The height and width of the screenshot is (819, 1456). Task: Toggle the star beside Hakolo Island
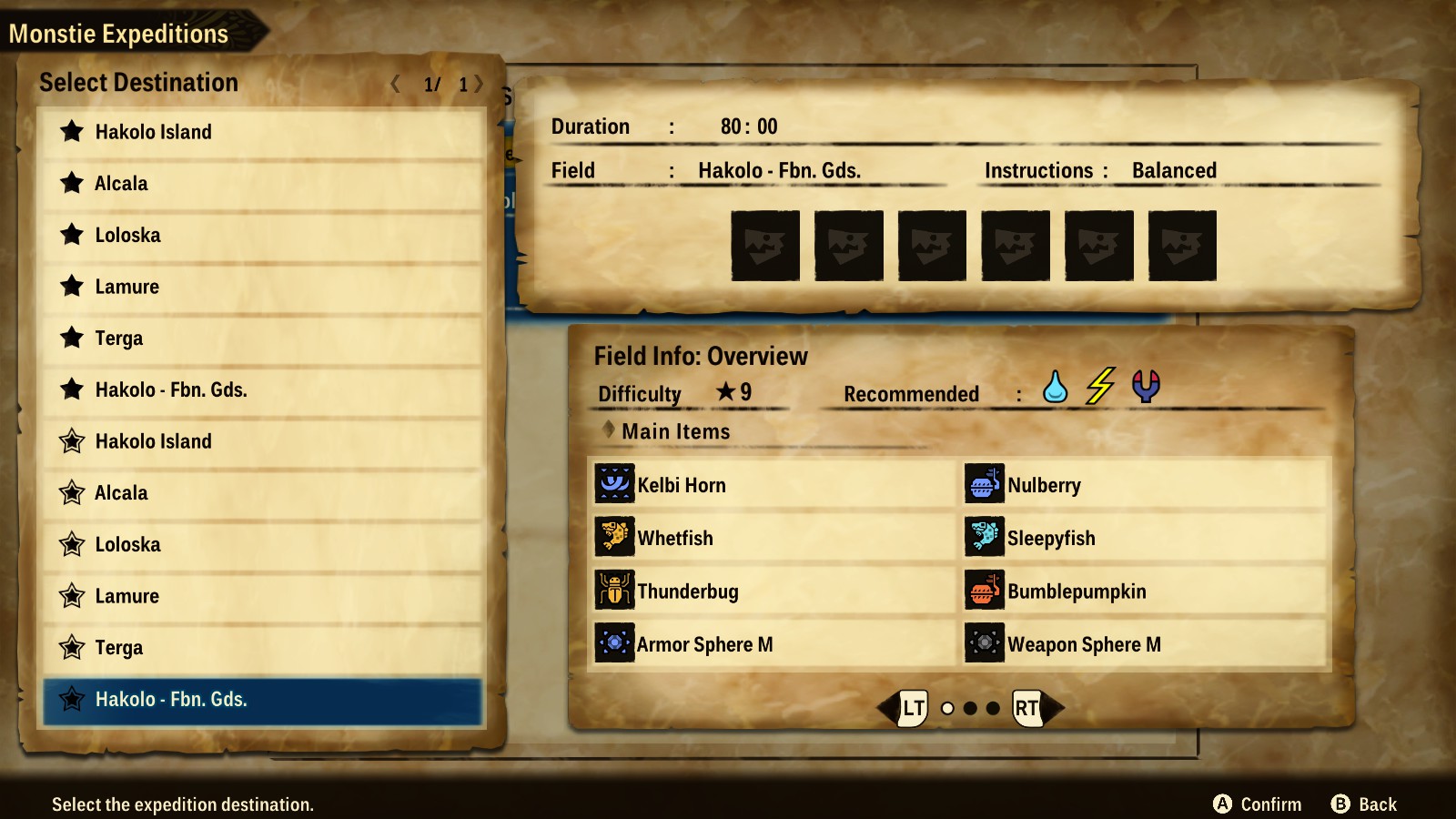point(72,131)
